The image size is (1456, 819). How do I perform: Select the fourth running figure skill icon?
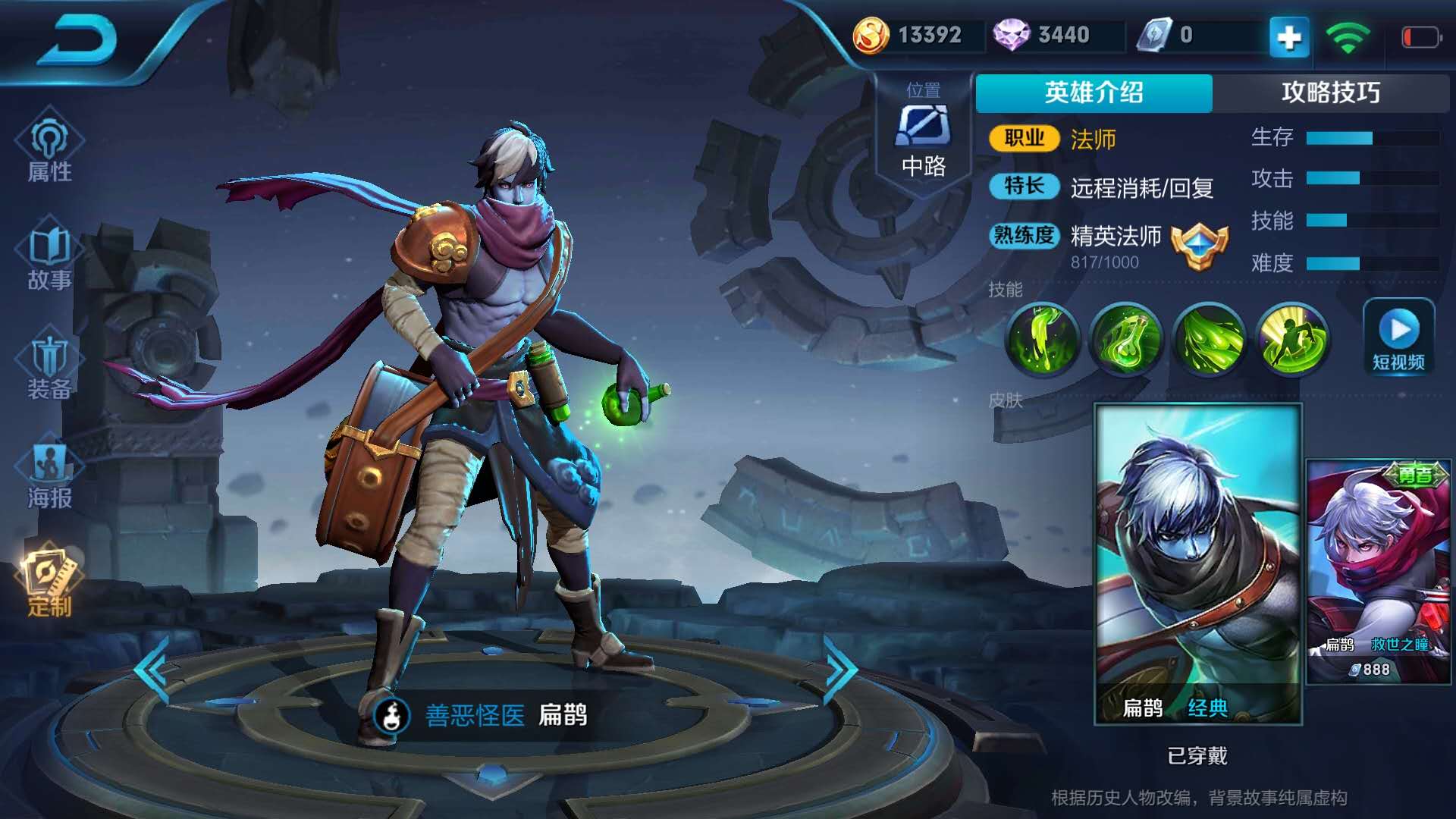pyautogui.click(x=1292, y=339)
